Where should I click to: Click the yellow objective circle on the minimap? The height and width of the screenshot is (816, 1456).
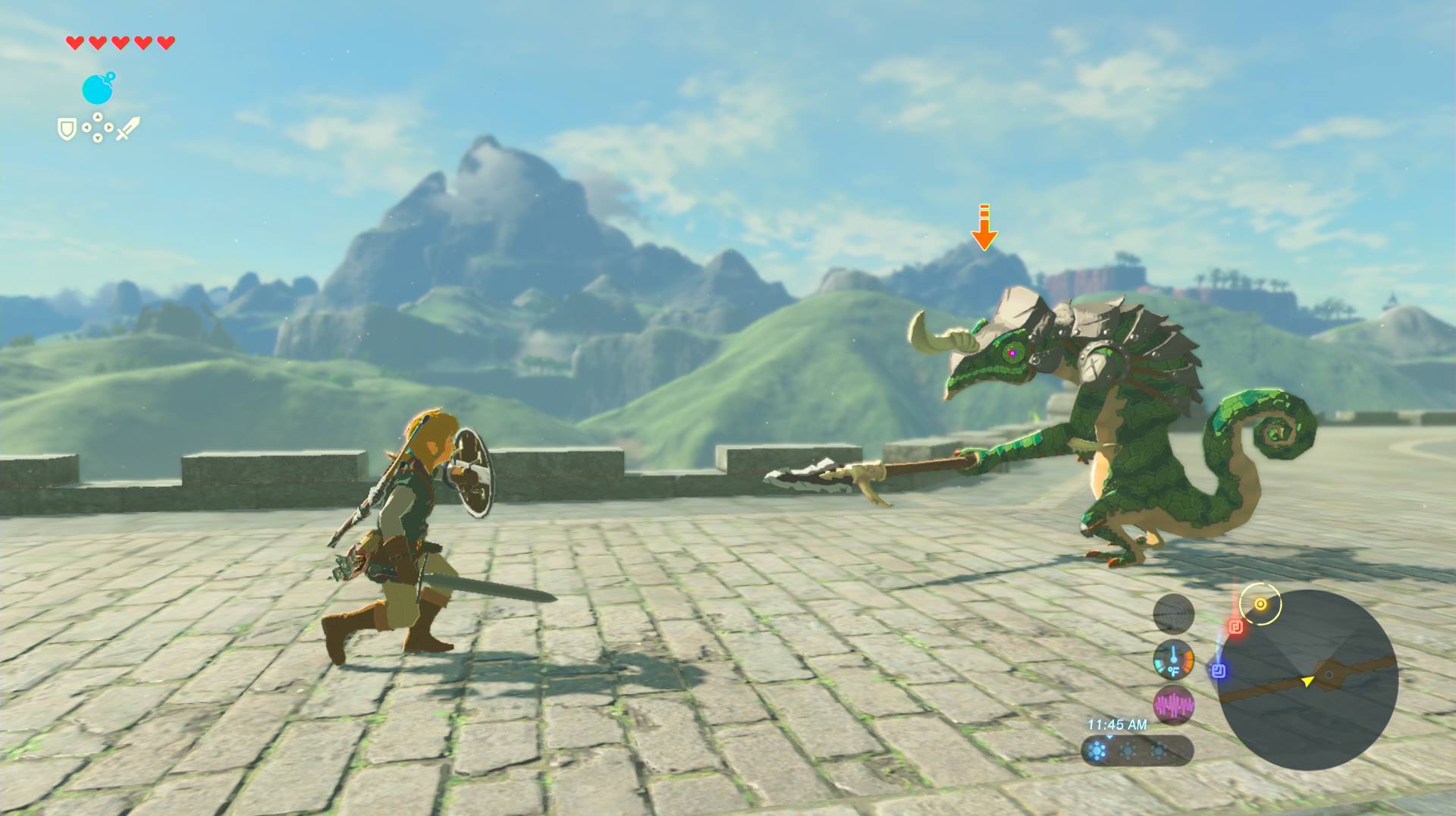pyautogui.click(x=1260, y=606)
